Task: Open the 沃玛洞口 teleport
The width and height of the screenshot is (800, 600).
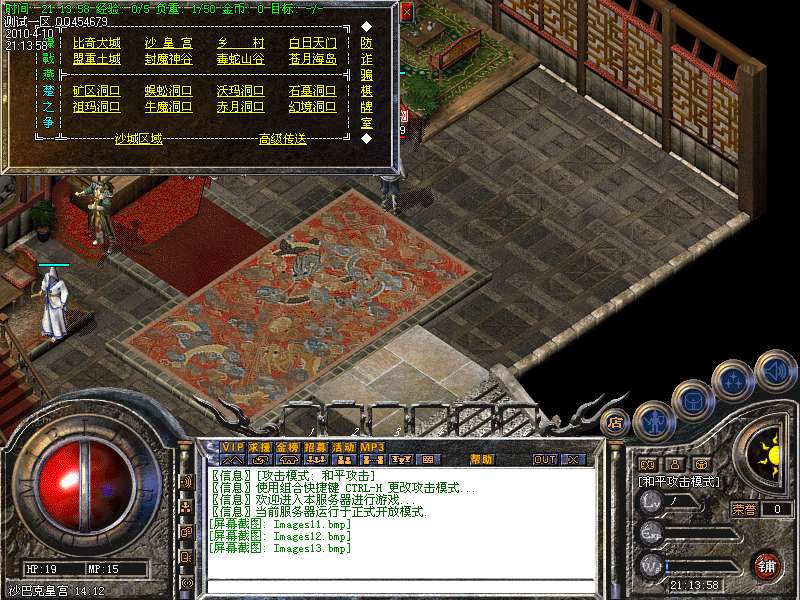Action: [240, 91]
